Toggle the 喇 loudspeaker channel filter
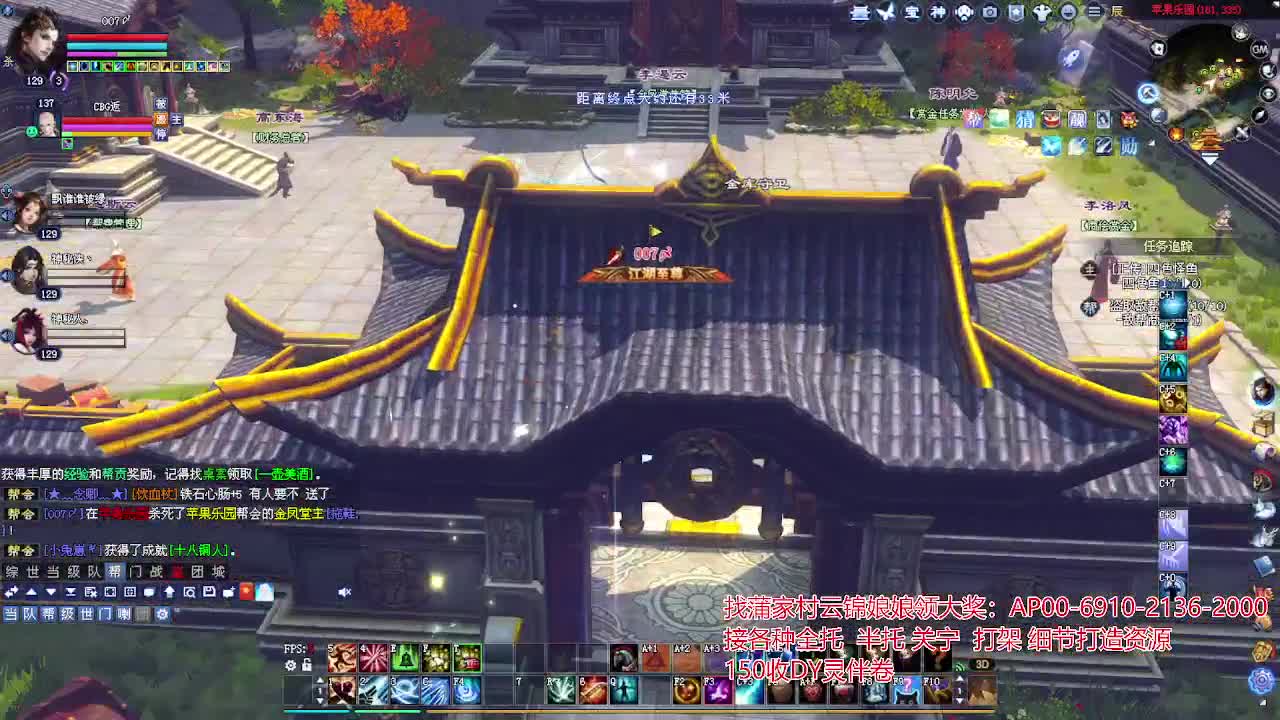The width and height of the screenshot is (1280, 720). pyautogui.click(x=124, y=614)
